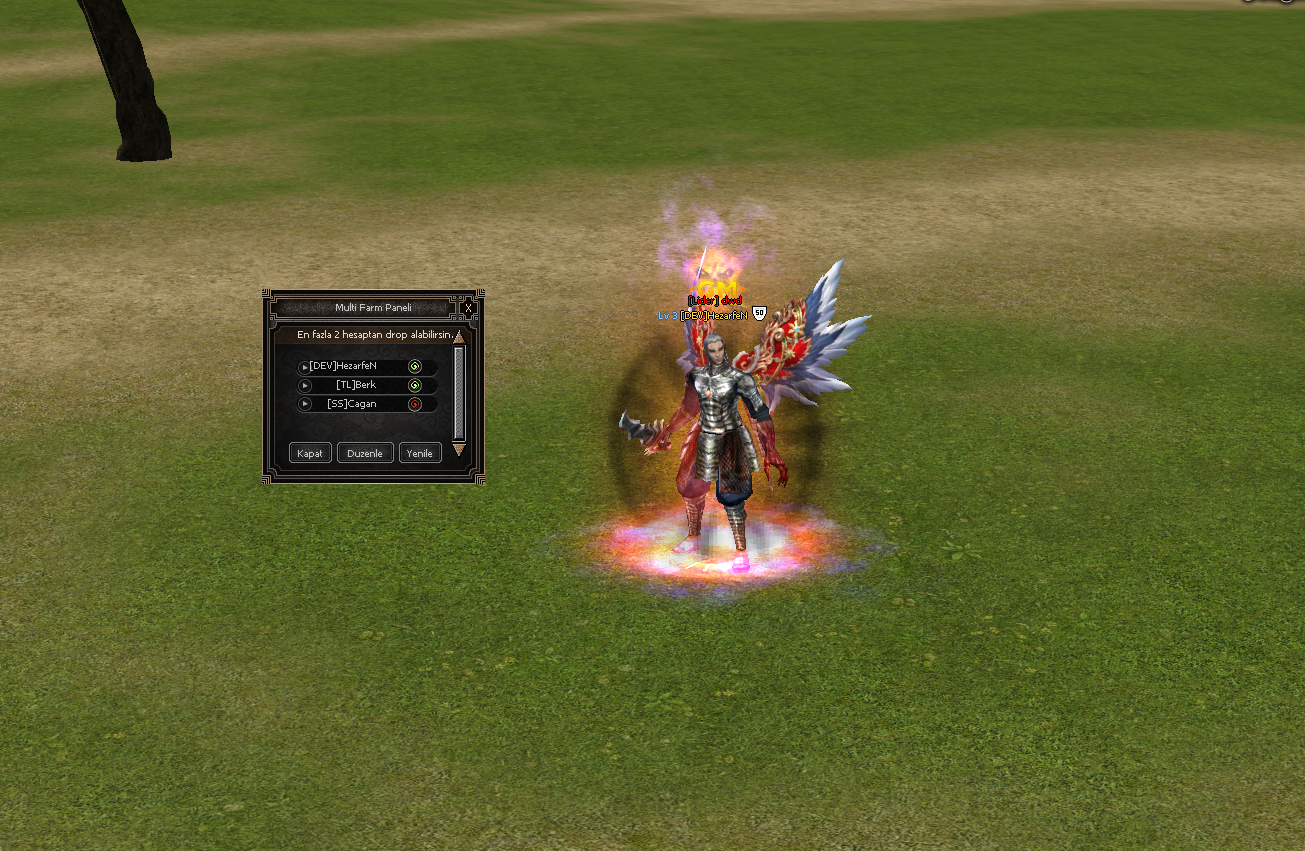Close the Multi Farm Paneli with X

tap(468, 308)
